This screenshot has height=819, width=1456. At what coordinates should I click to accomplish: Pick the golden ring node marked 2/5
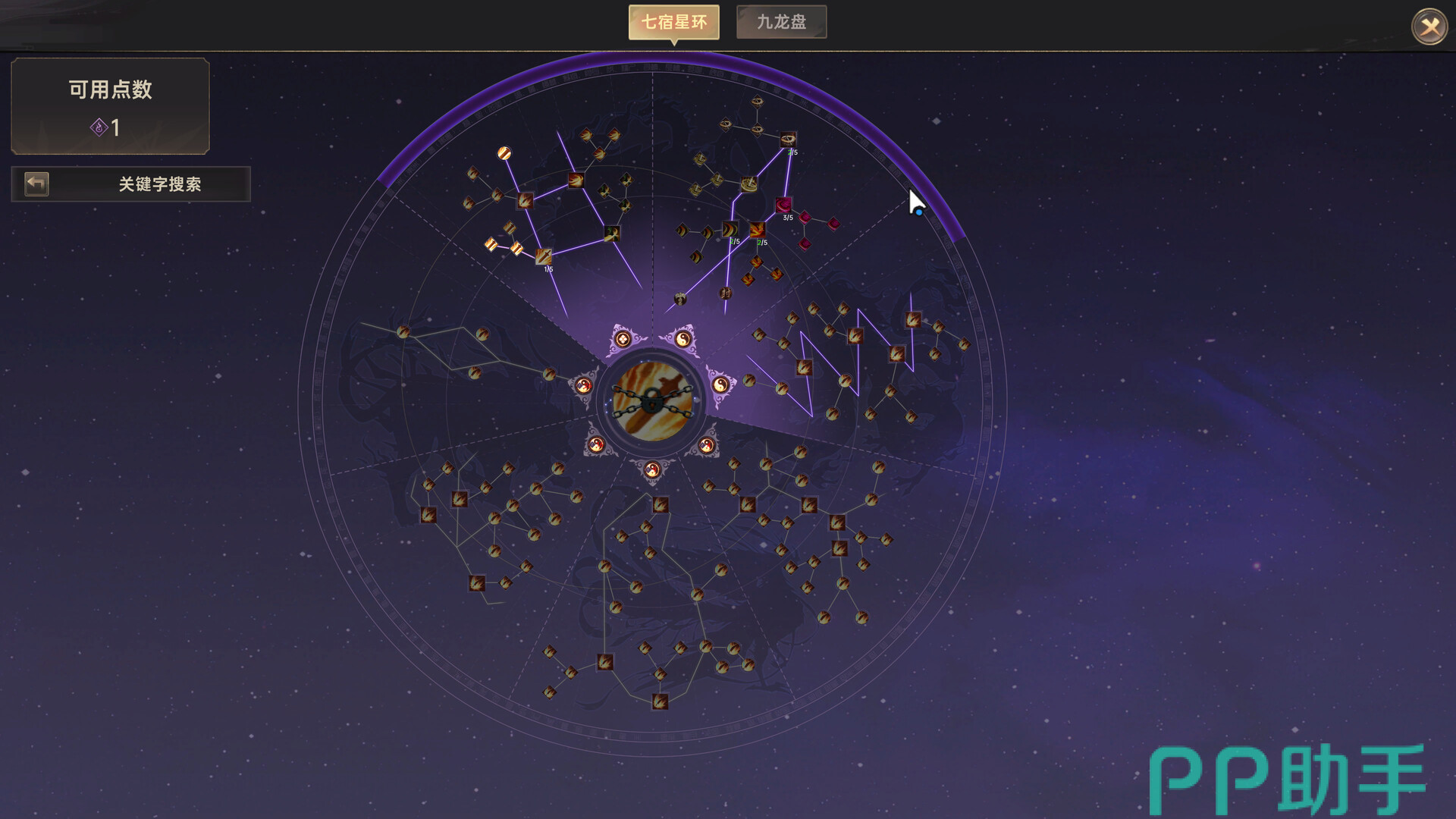(x=788, y=140)
